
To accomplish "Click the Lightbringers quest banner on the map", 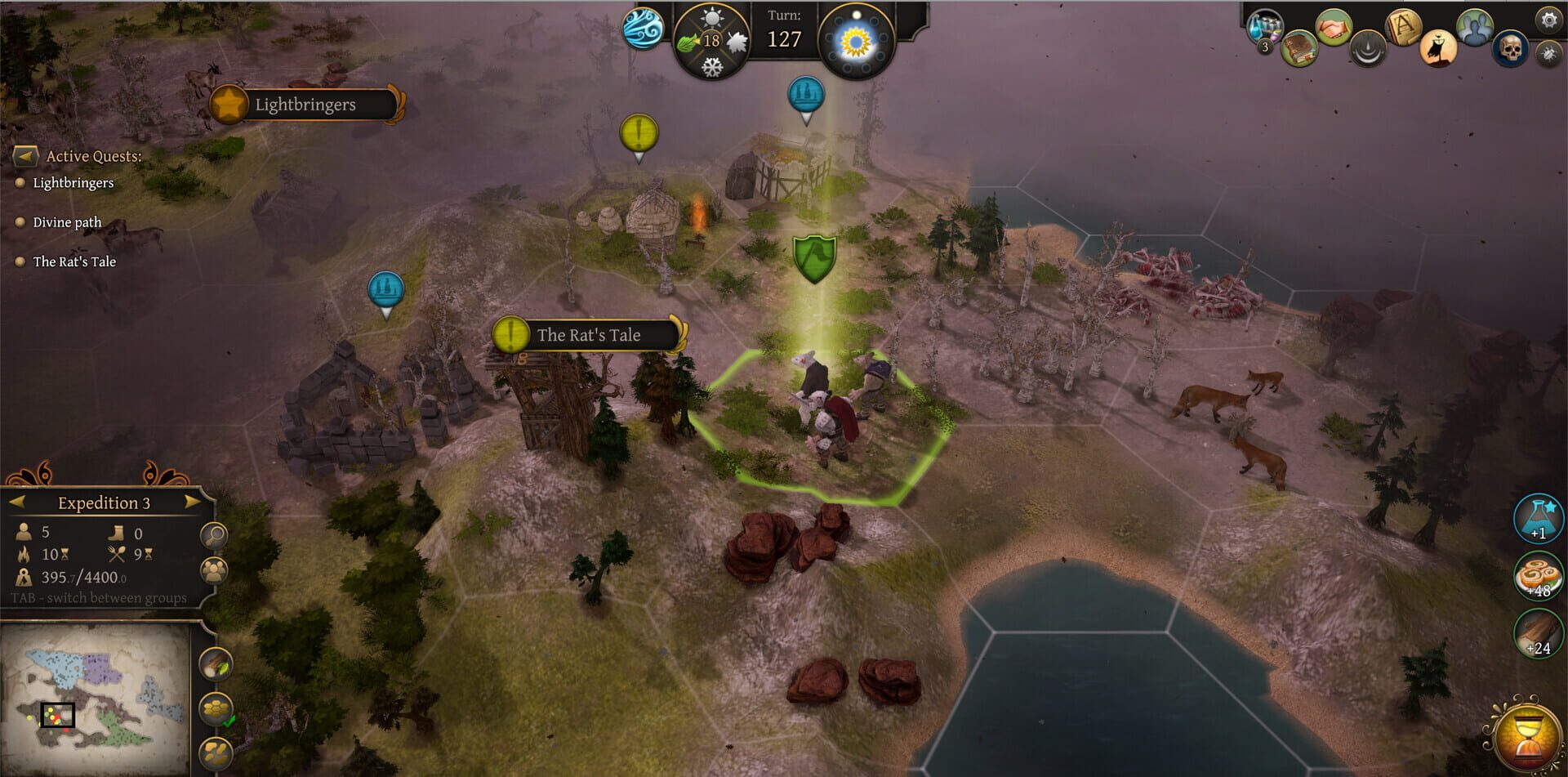I will coord(304,105).
